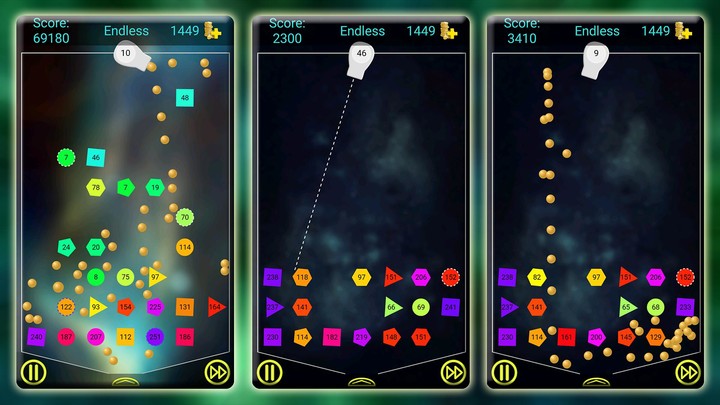The height and width of the screenshot is (405, 720).
Task: Add coins in the score 3410 game
Action: pyautogui.click(x=684, y=31)
